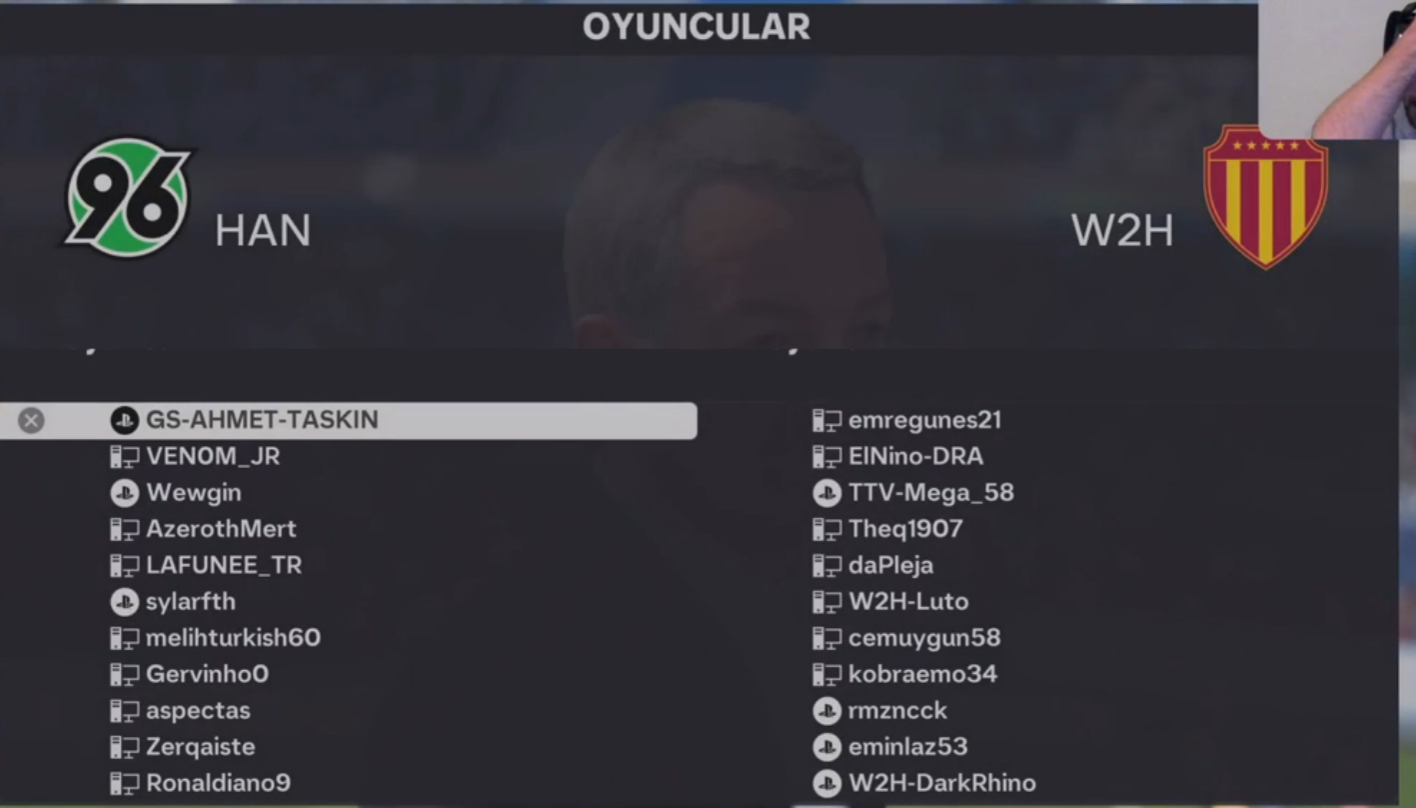
Task: Pick Gervinho0 from the list
Action: coord(207,674)
